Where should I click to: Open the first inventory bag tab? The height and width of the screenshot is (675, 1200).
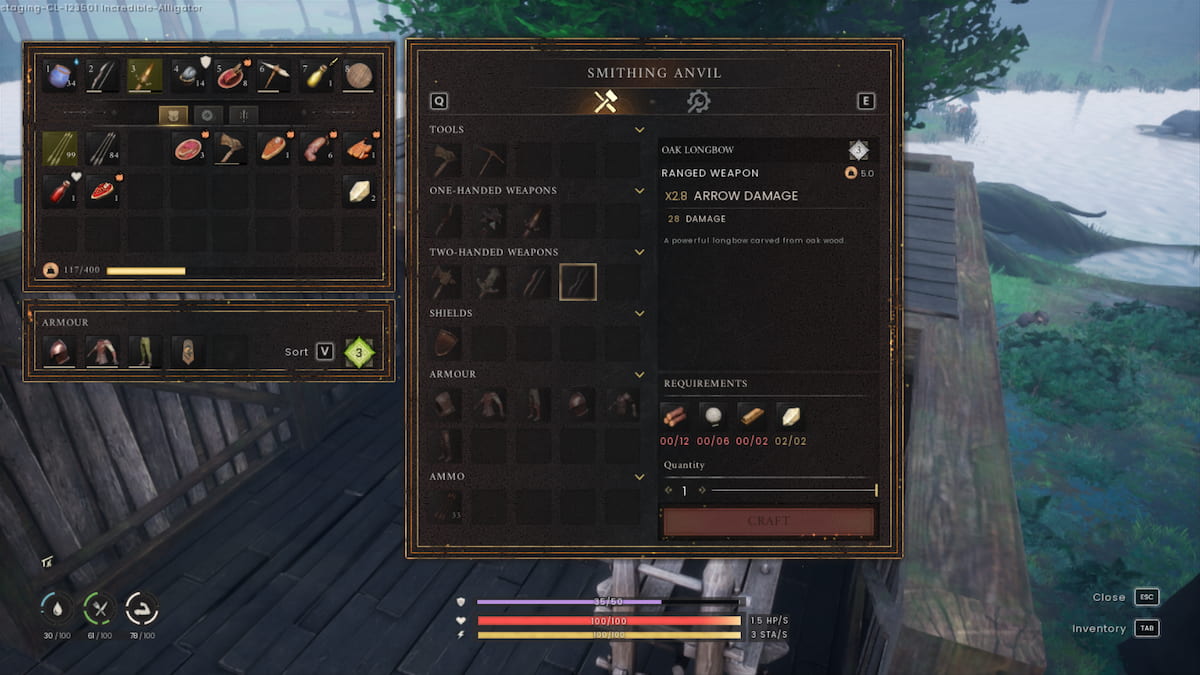(172, 115)
